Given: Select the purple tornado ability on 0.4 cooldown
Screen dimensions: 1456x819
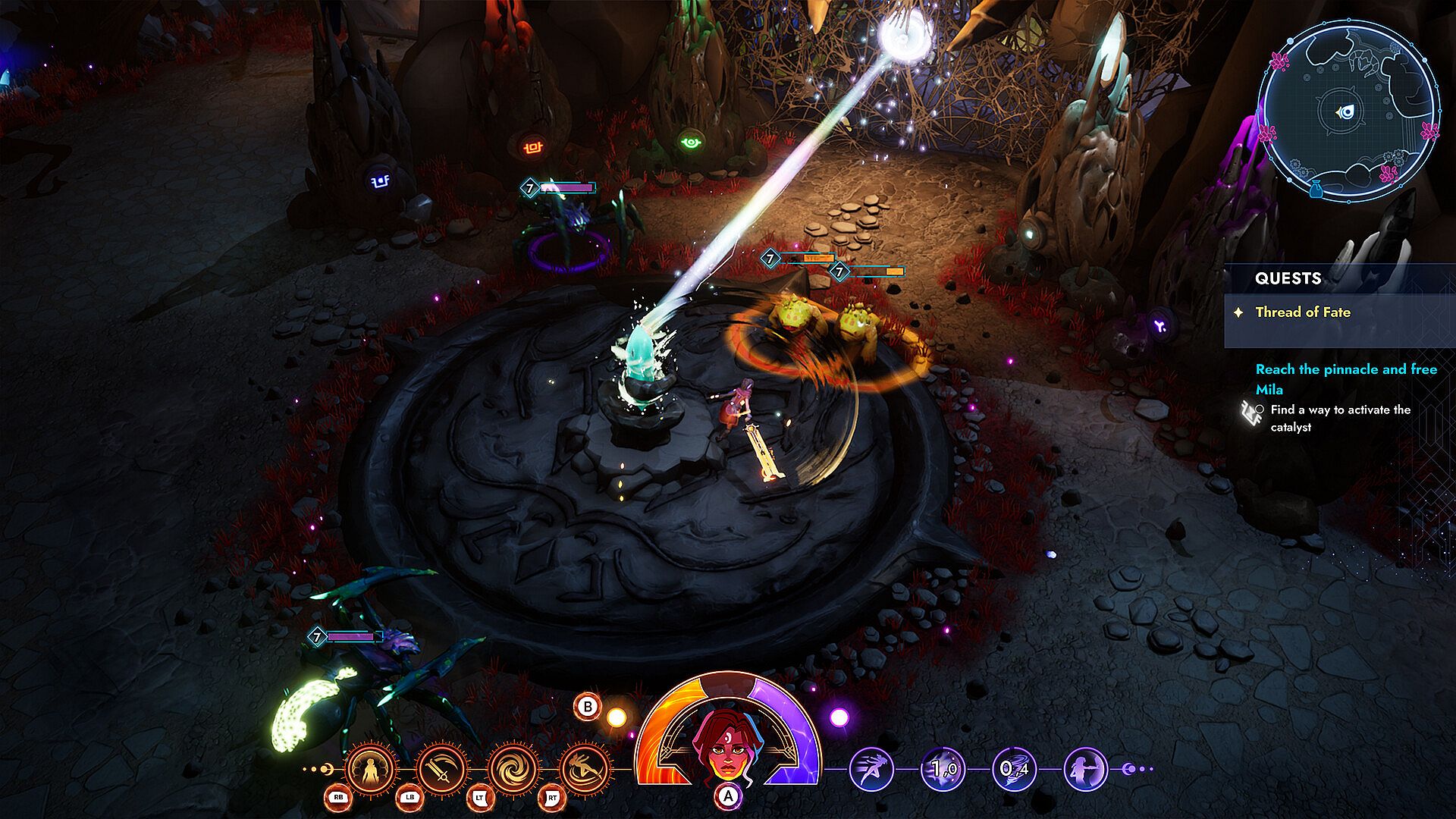Looking at the screenshot, I should (x=1014, y=769).
